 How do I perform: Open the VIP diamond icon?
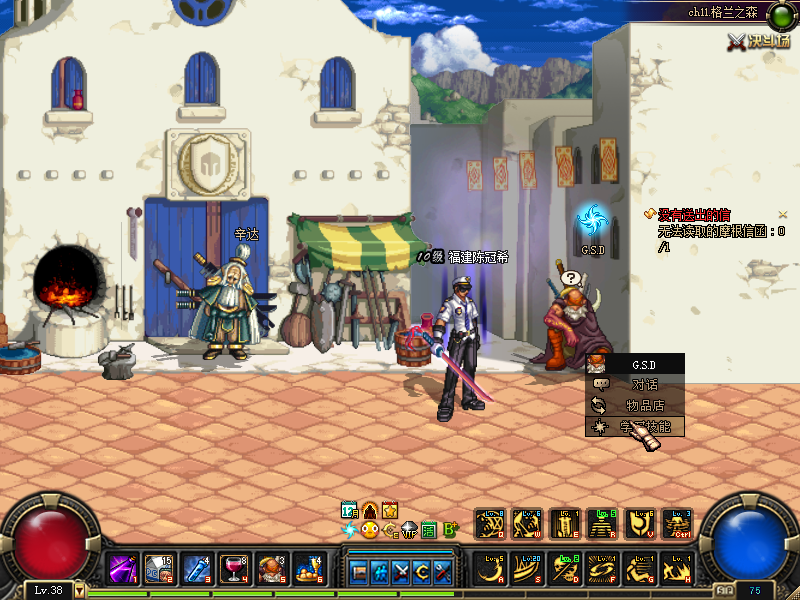[x=410, y=530]
